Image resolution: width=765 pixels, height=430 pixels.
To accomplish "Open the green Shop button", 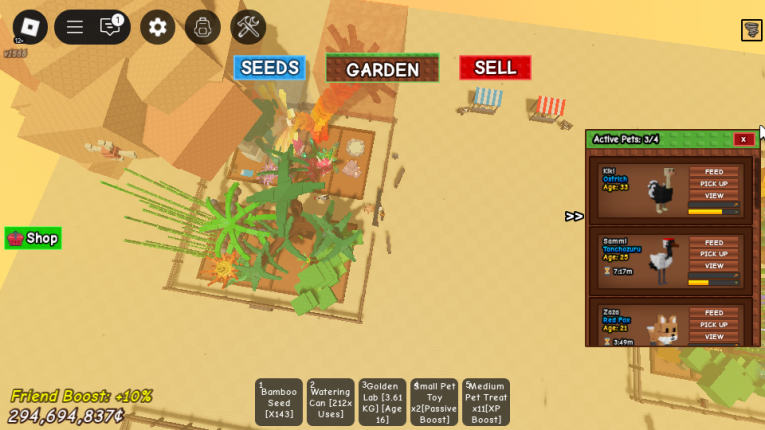I will coord(33,238).
